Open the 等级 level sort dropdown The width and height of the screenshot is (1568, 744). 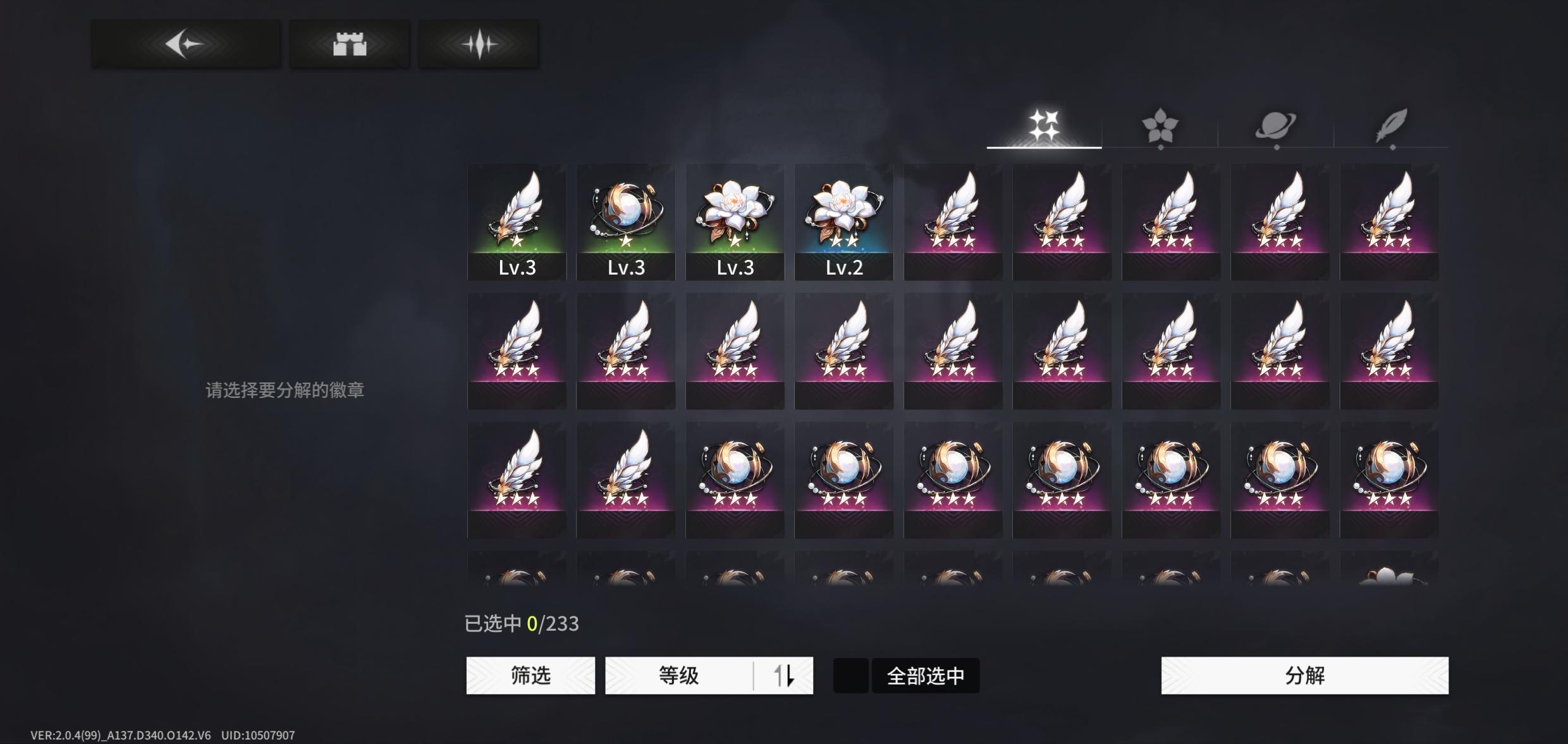[x=680, y=675]
